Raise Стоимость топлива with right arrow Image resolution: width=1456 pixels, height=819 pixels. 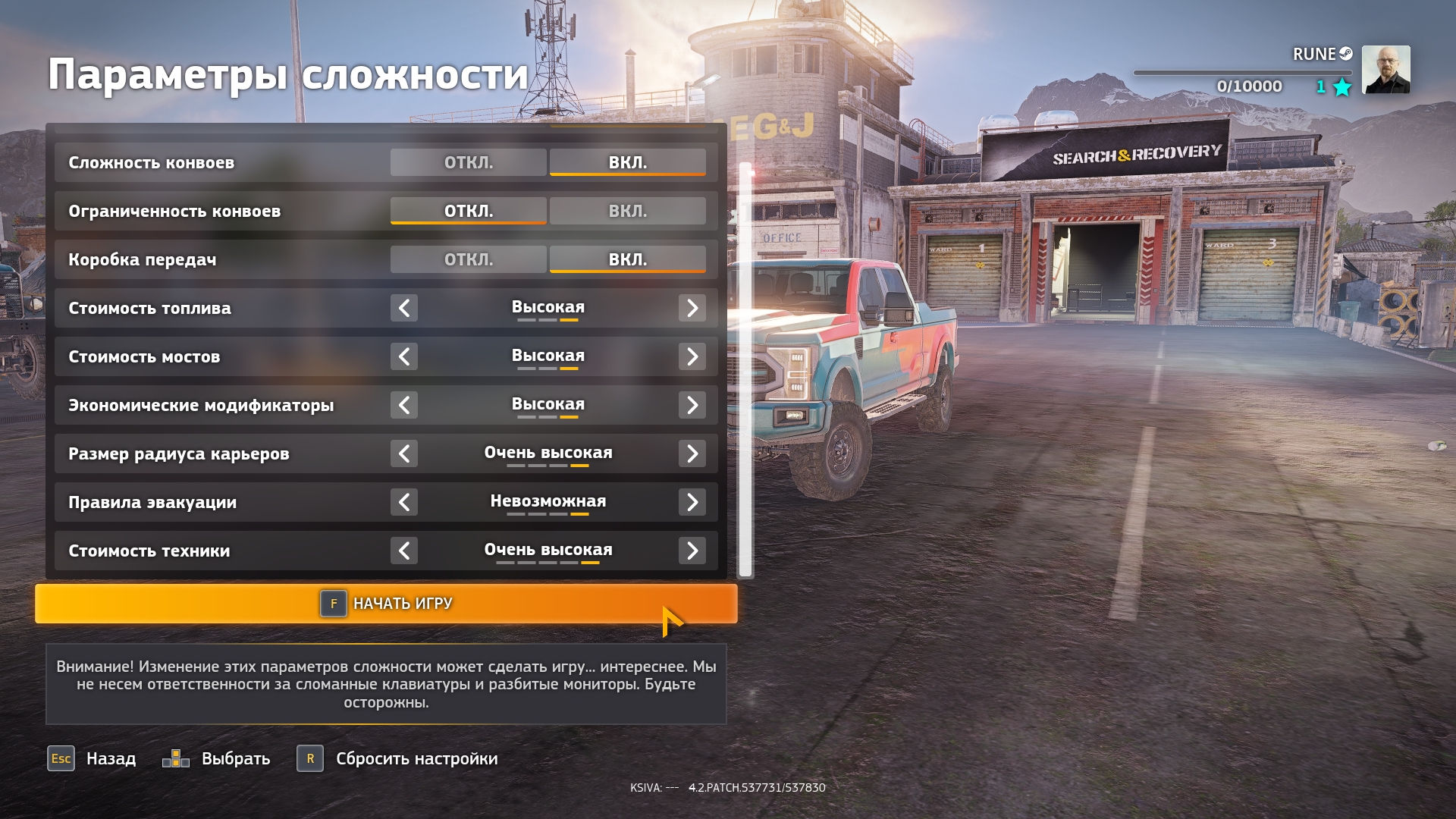pyautogui.click(x=692, y=308)
